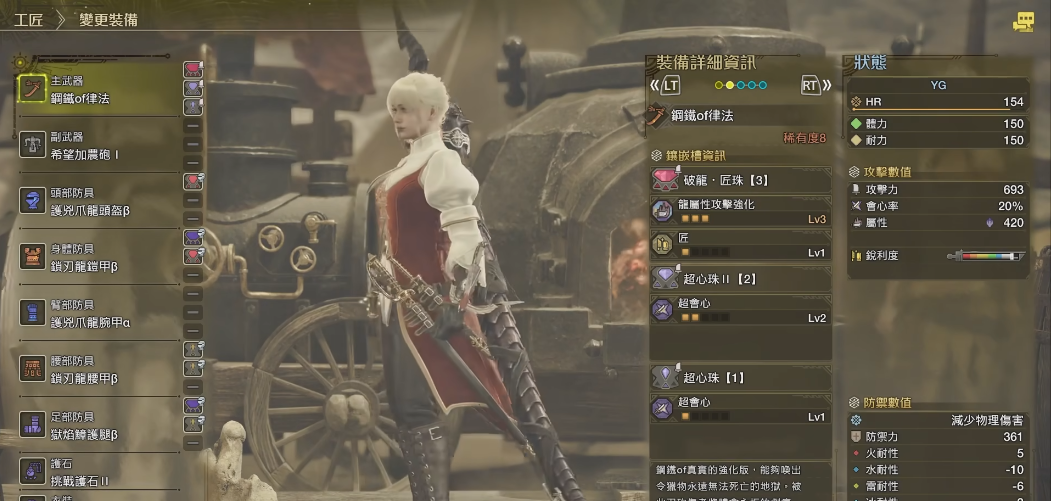This screenshot has height=501, width=1051.
Task: Select the main weapon 鋼鐵of律法 slot
Action: coord(98,89)
